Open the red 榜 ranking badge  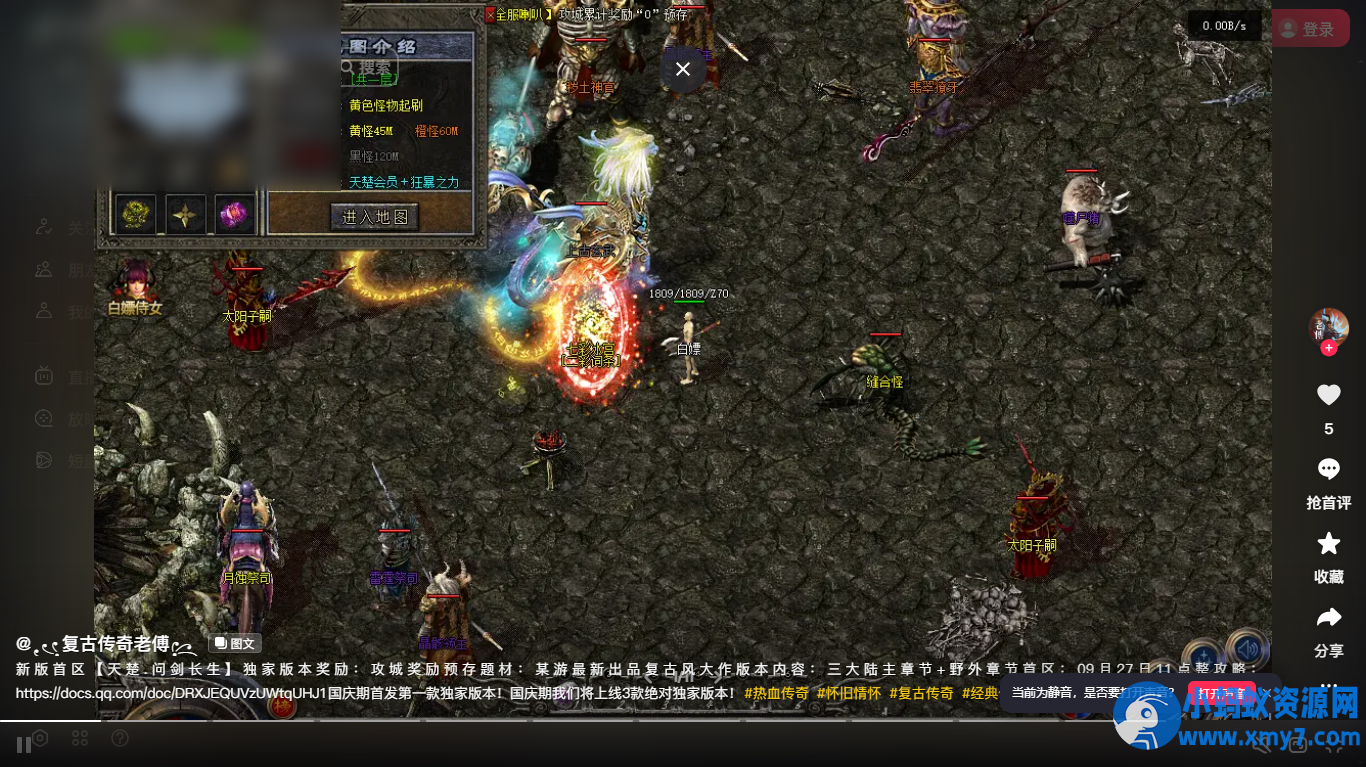pyautogui.click(x=283, y=706)
